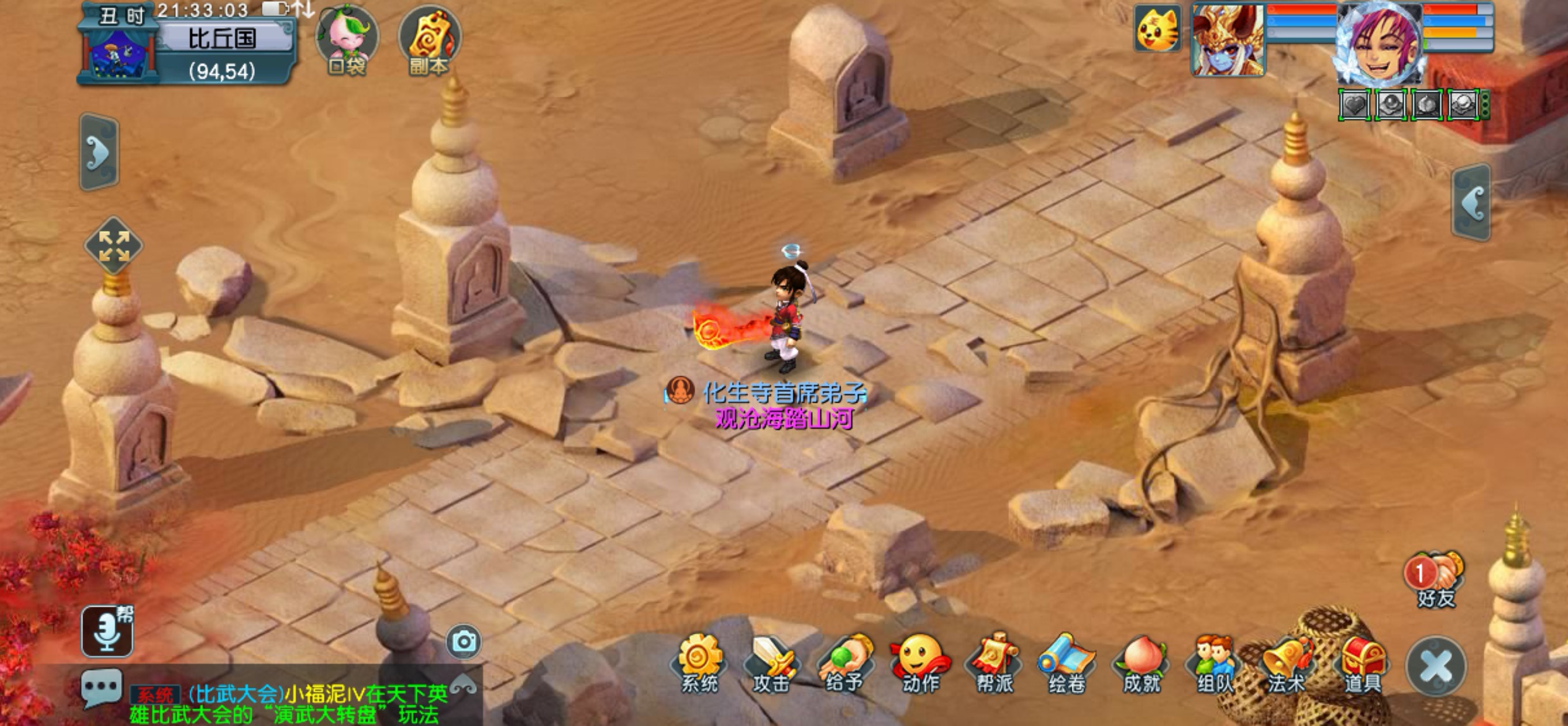
Task: Toggle the fullscreen arrows button
Action: point(114,246)
